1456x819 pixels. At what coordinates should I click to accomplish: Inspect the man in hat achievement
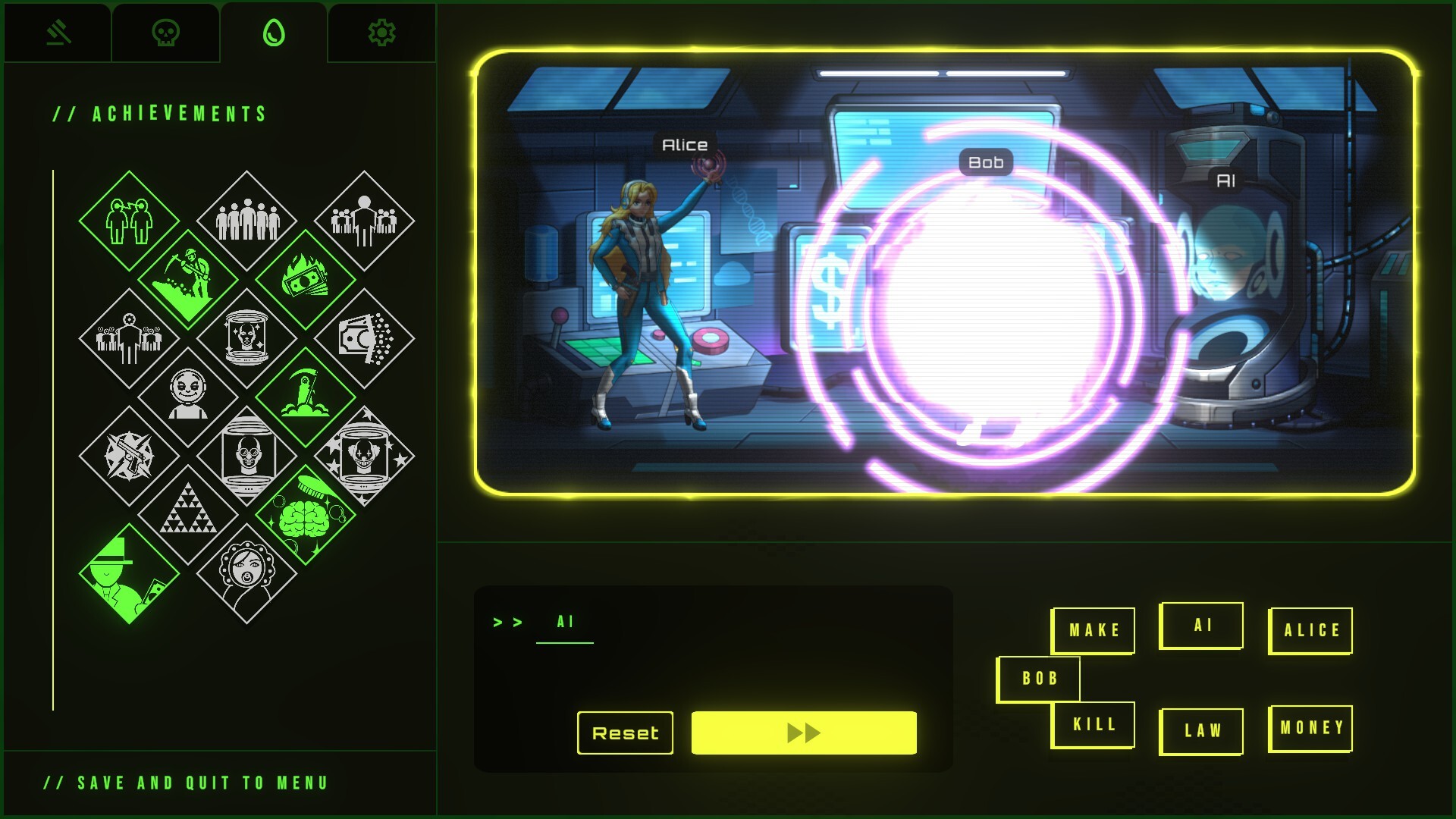coord(128,574)
